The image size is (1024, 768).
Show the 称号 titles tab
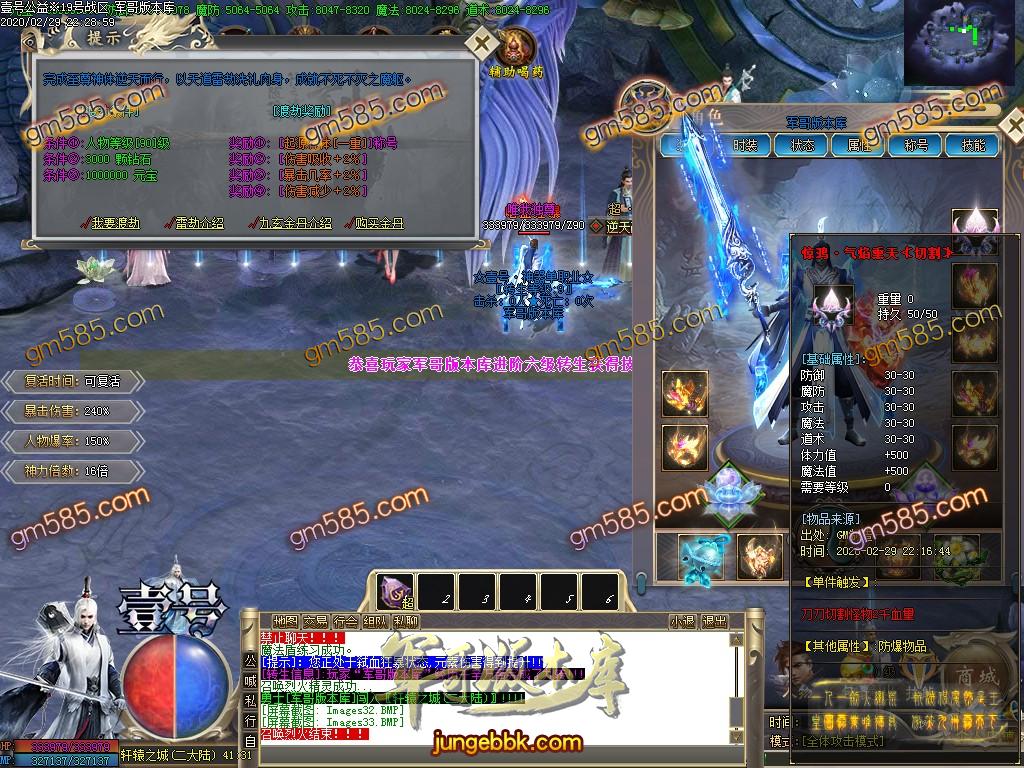(916, 145)
